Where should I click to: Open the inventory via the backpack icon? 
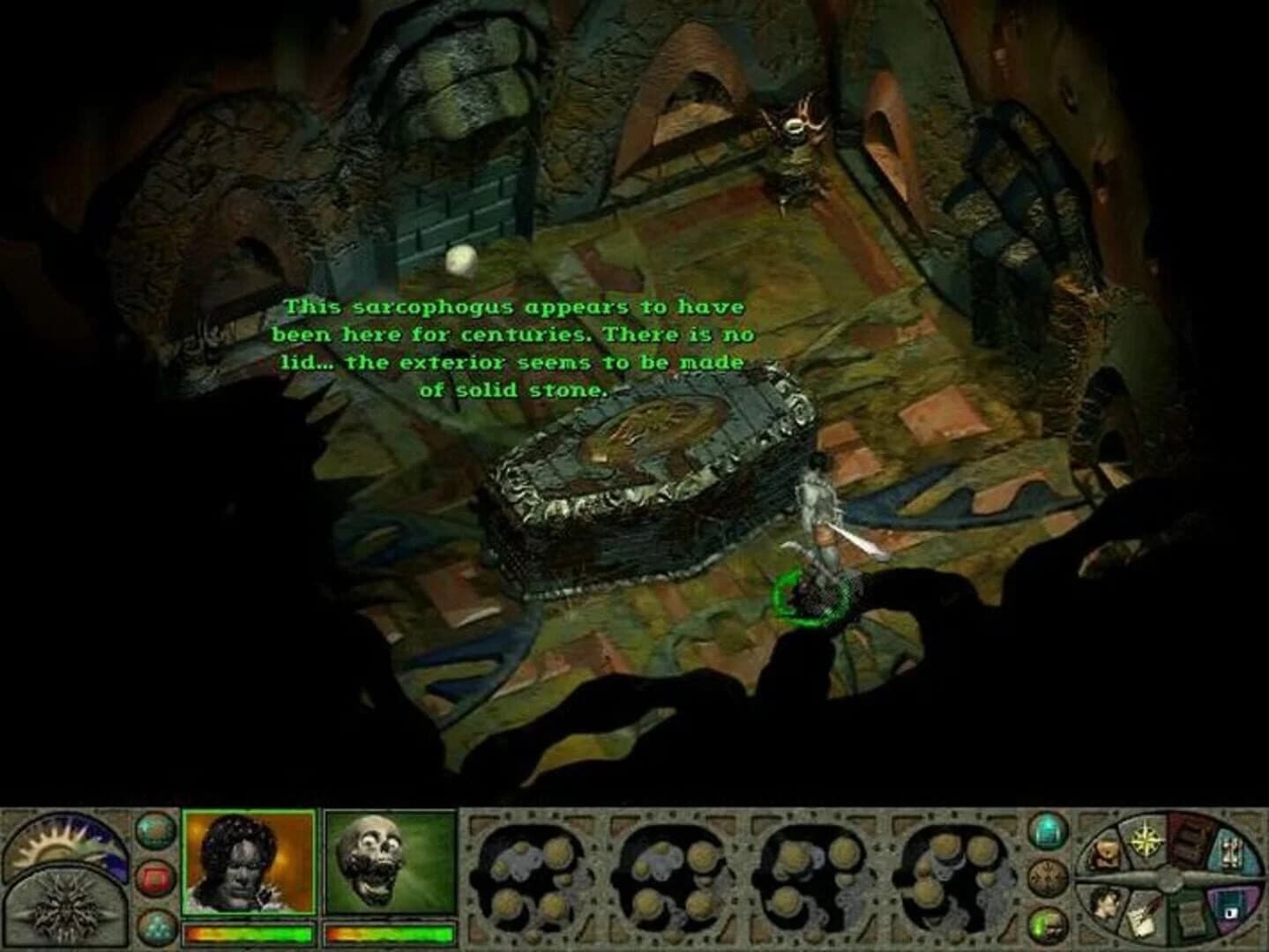[x=1108, y=852]
